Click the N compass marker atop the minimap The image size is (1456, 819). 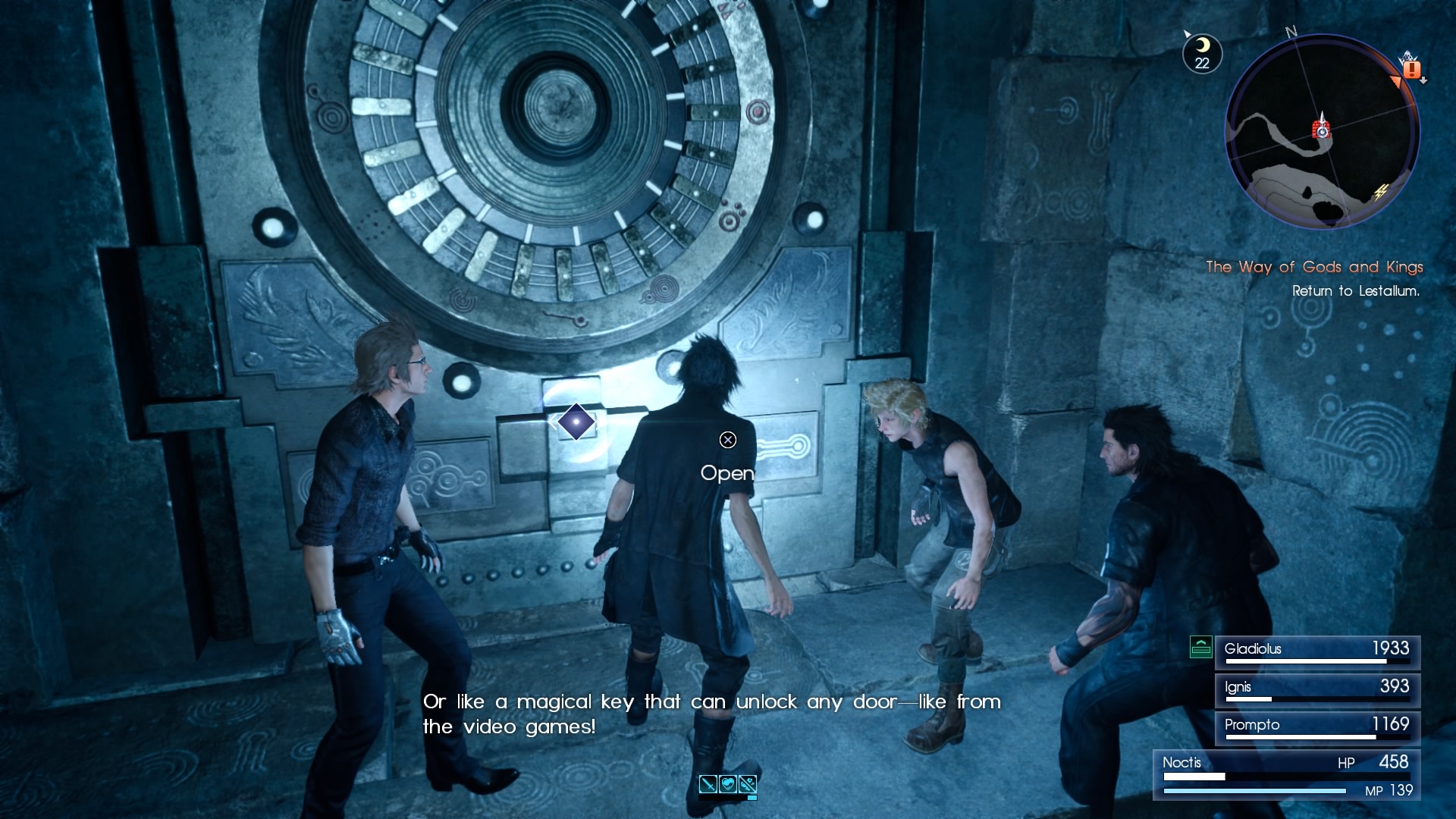pos(1291,33)
